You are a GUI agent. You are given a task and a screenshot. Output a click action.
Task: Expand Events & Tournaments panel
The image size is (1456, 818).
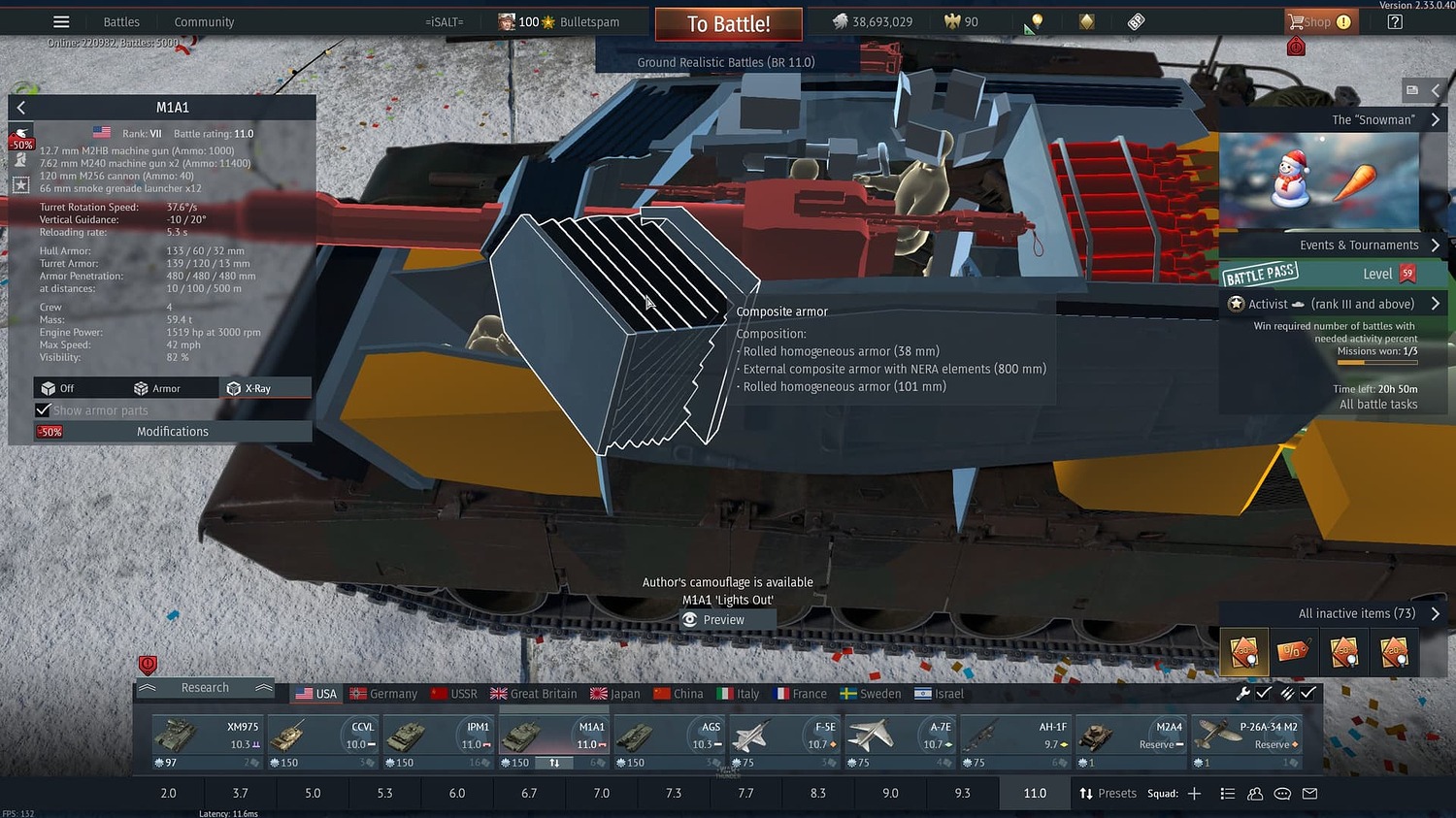coord(1359,245)
